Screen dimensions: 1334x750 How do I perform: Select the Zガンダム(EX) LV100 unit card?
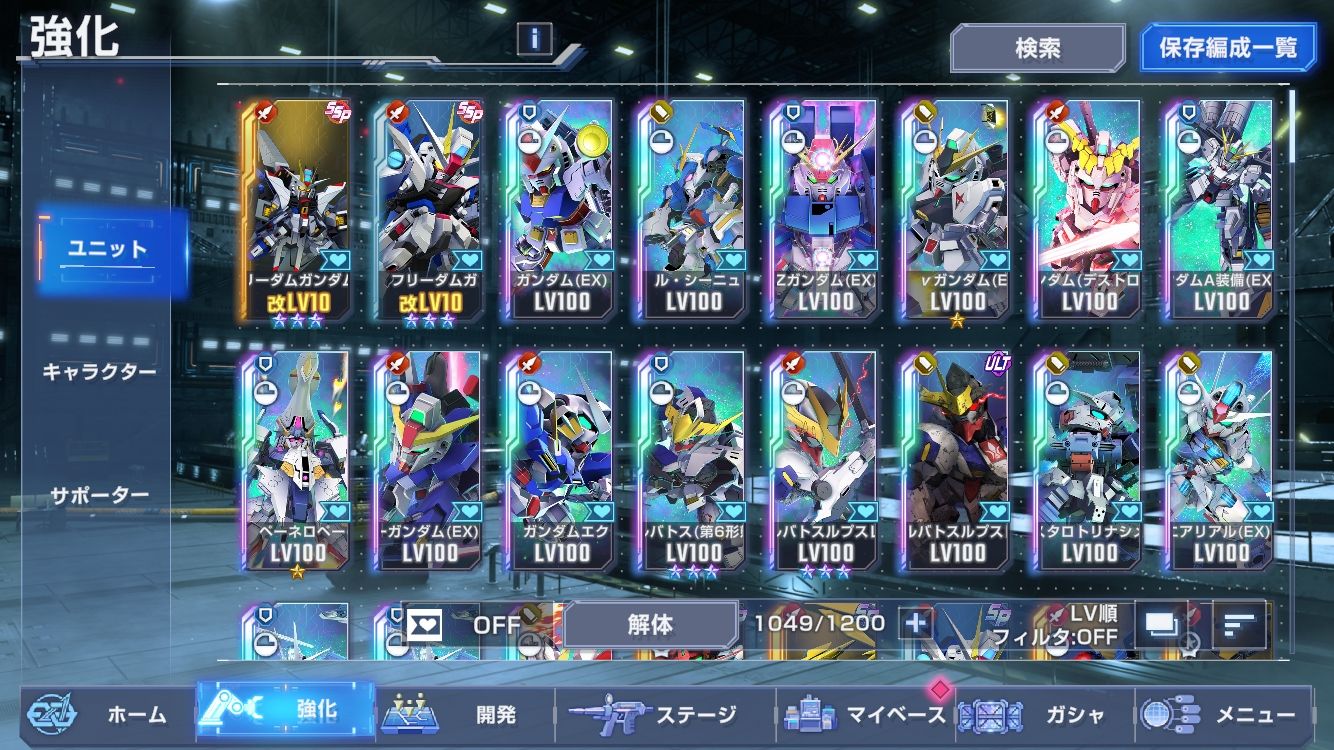825,208
